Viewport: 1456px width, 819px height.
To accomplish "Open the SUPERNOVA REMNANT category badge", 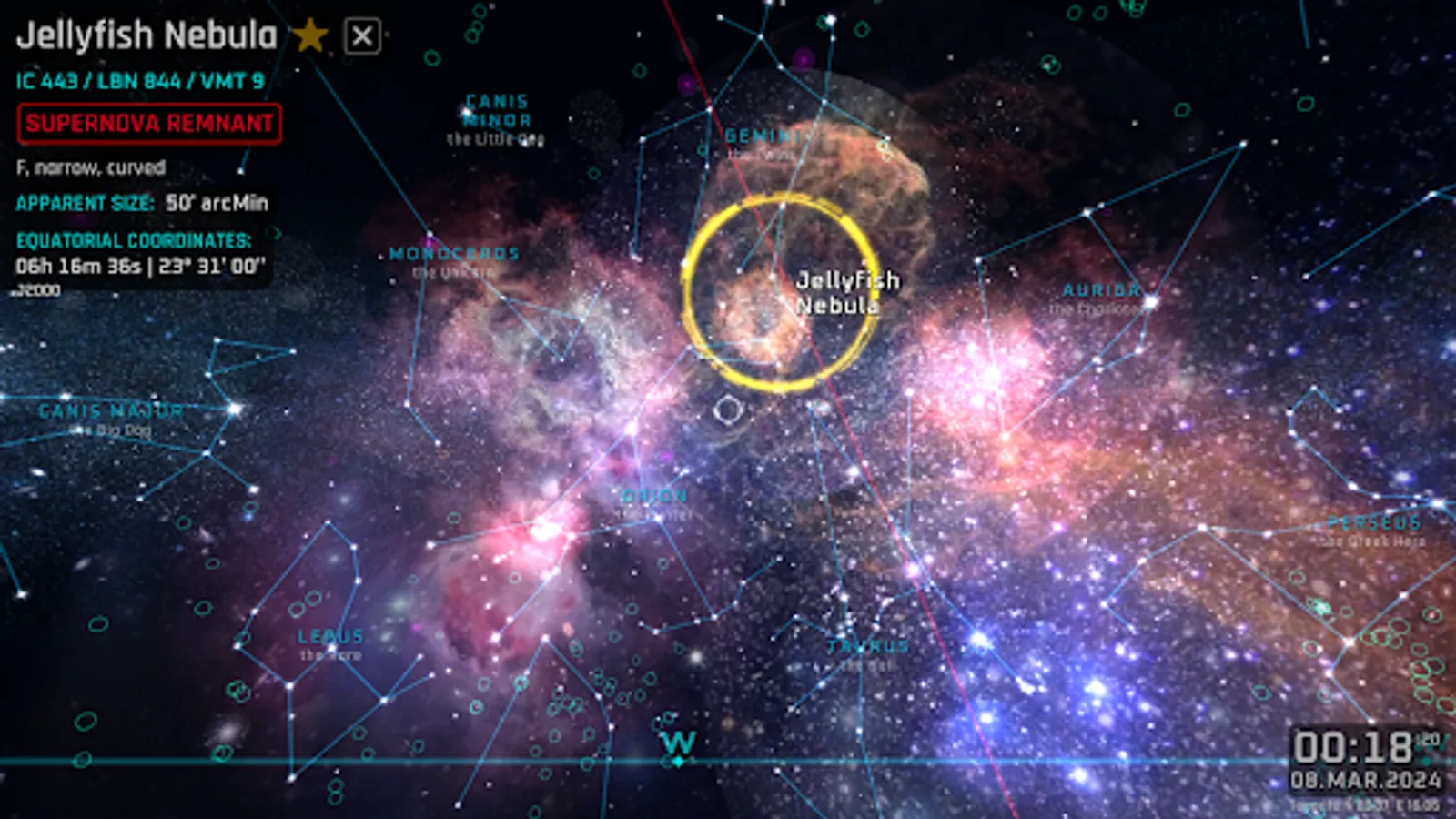I will coord(148,124).
